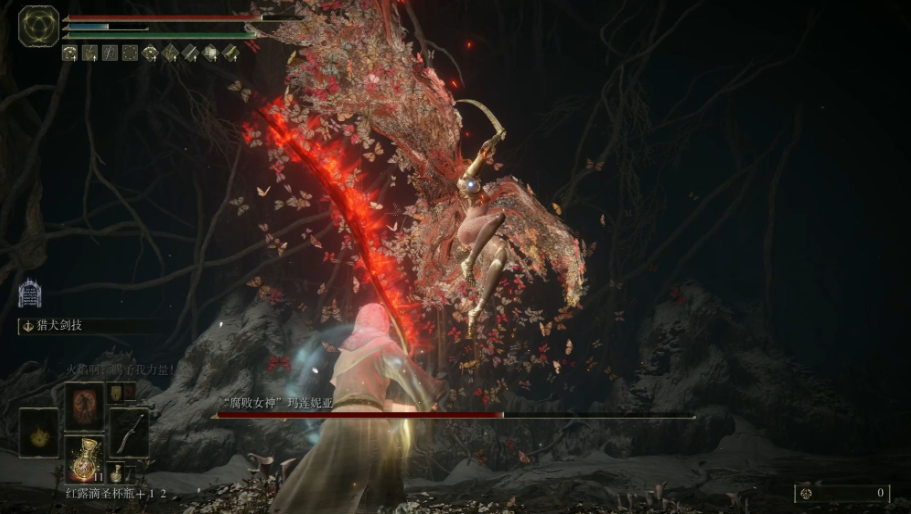The width and height of the screenshot is (911, 514).
Task: Click the small flask pouch icon below weapon
Action: click(x=116, y=470)
